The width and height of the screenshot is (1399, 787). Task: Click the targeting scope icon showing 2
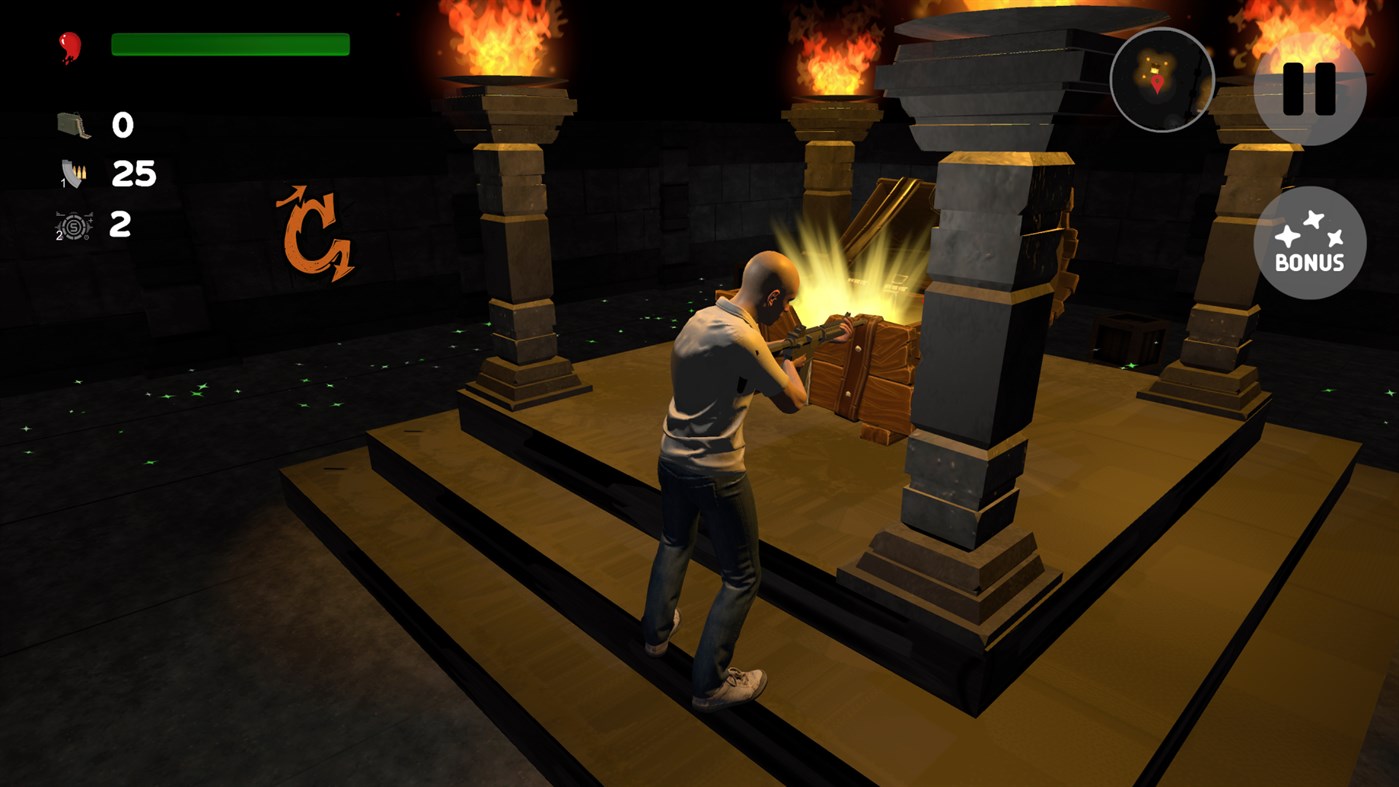[x=72, y=224]
